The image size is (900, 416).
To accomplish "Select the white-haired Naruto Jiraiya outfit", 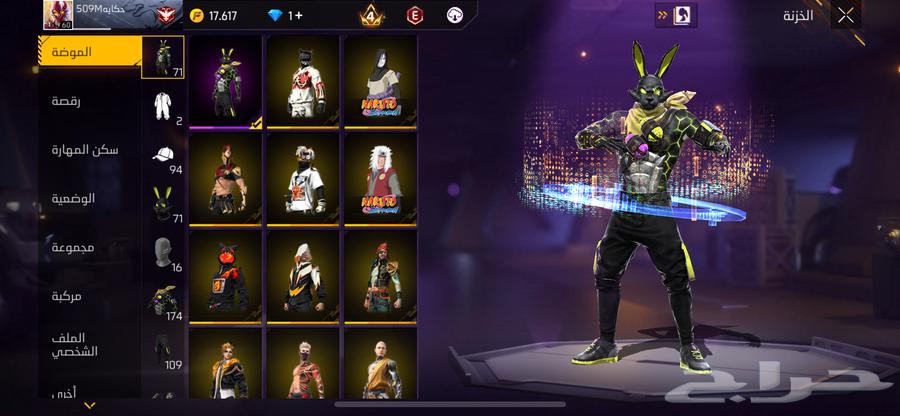I will (x=380, y=179).
